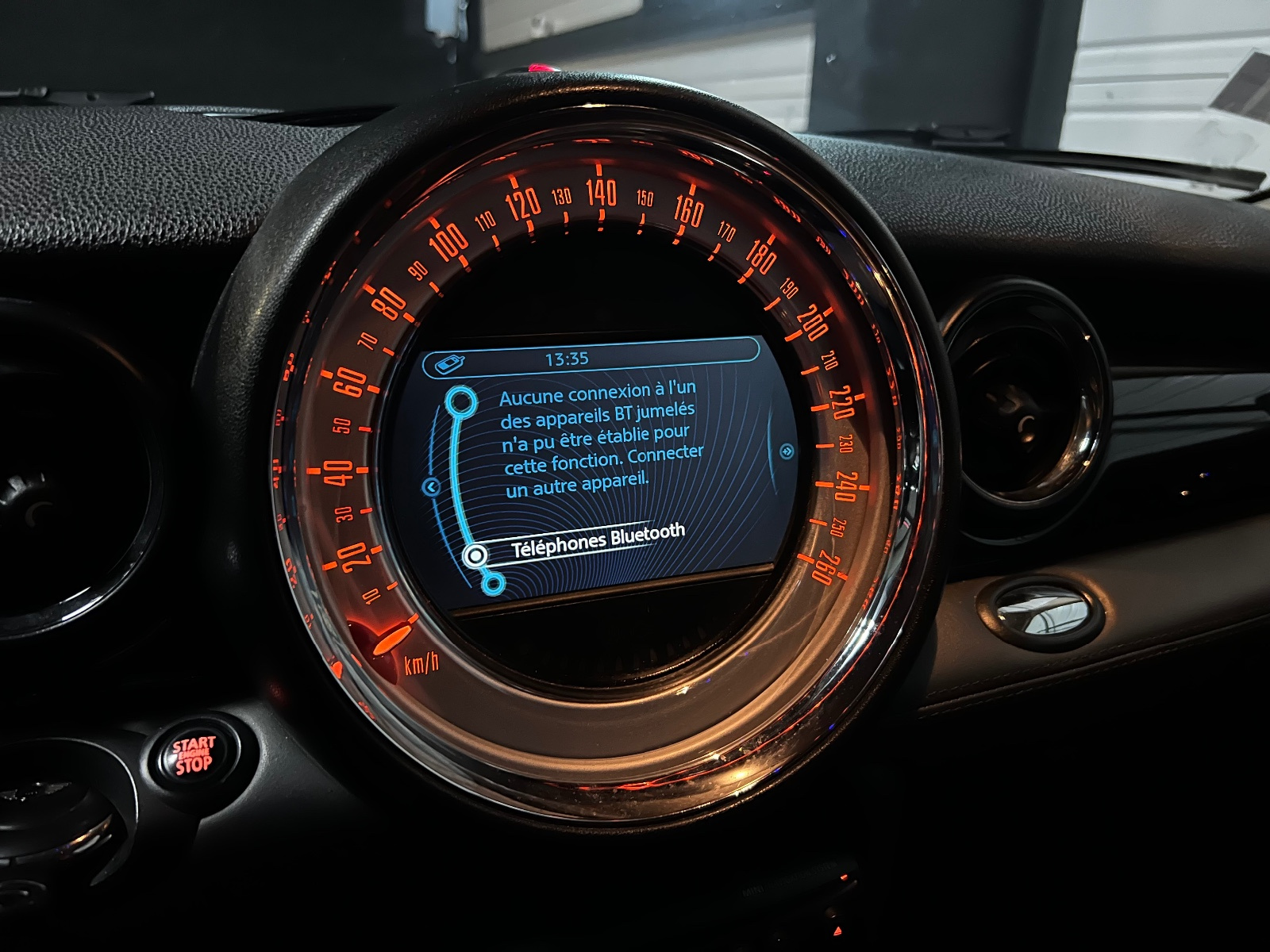Open the phone icon in the header bar
Image resolution: width=1270 pixels, height=952 pixels.
(448, 363)
